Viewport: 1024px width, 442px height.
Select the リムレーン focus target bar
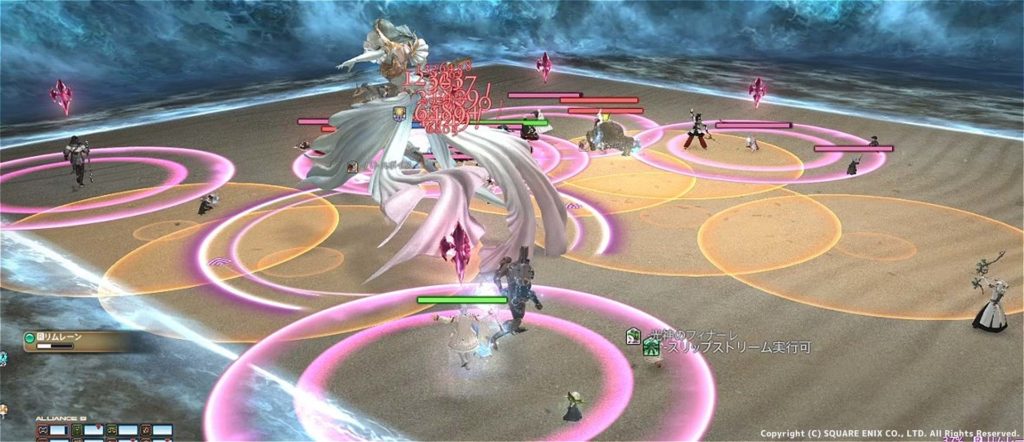(75, 342)
